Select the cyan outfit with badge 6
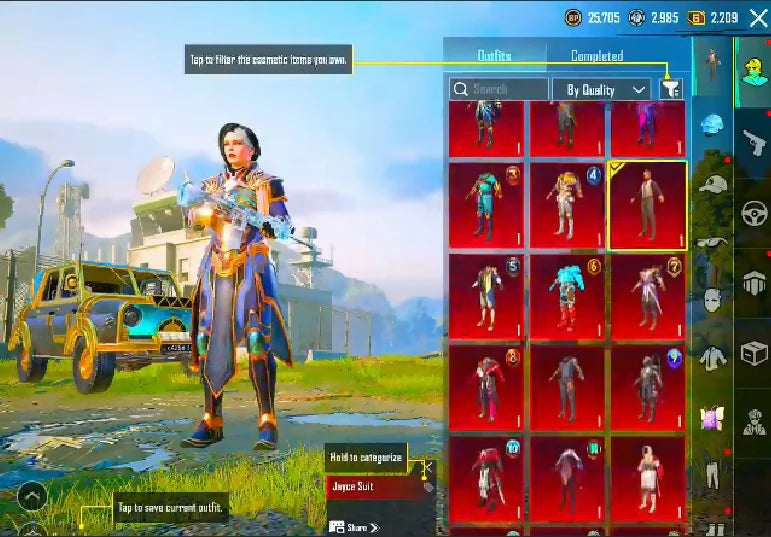This screenshot has width=771, height=537. (567, 297)
